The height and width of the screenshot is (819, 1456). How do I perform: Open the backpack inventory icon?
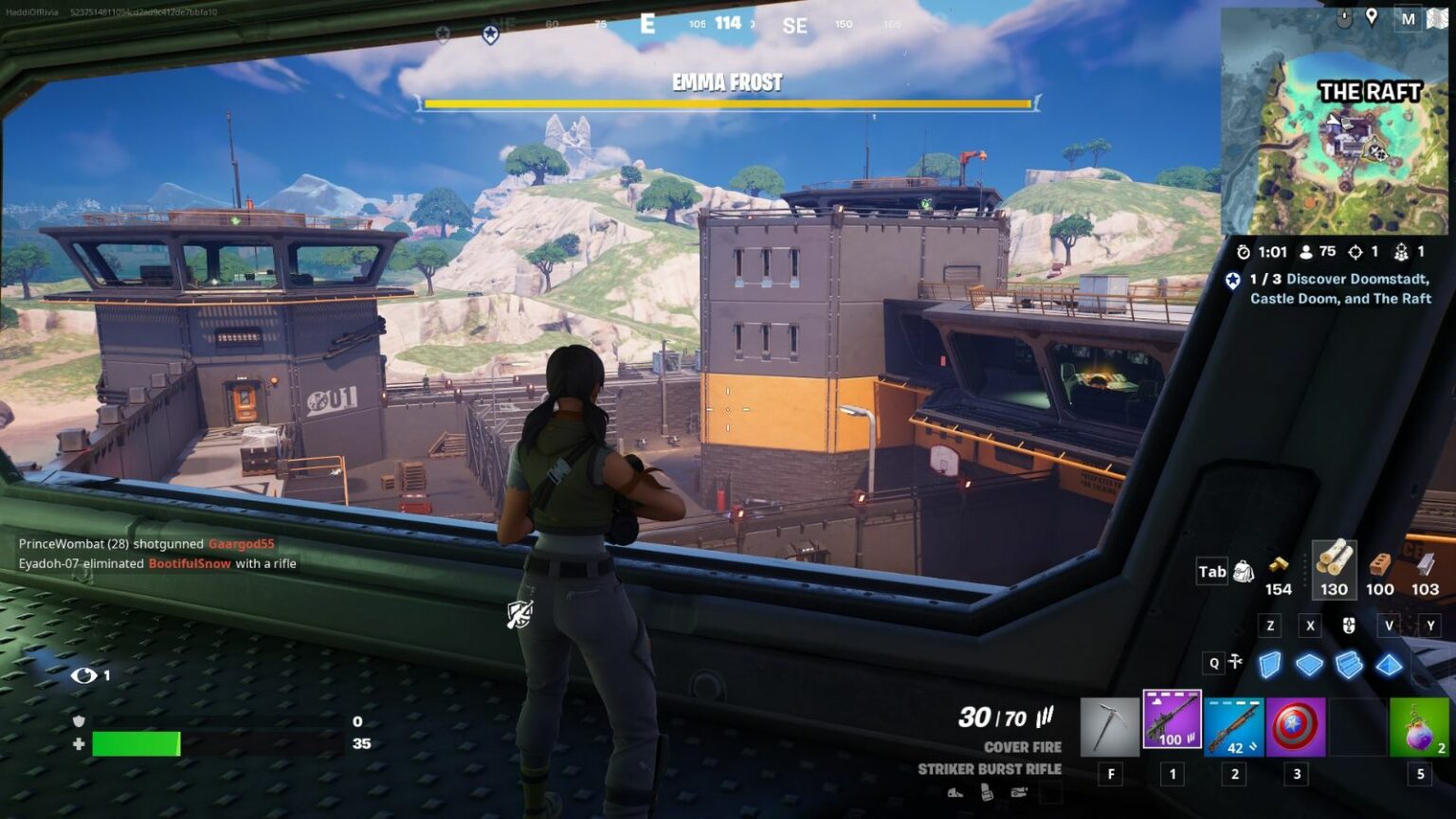(x=1244, y=572)
